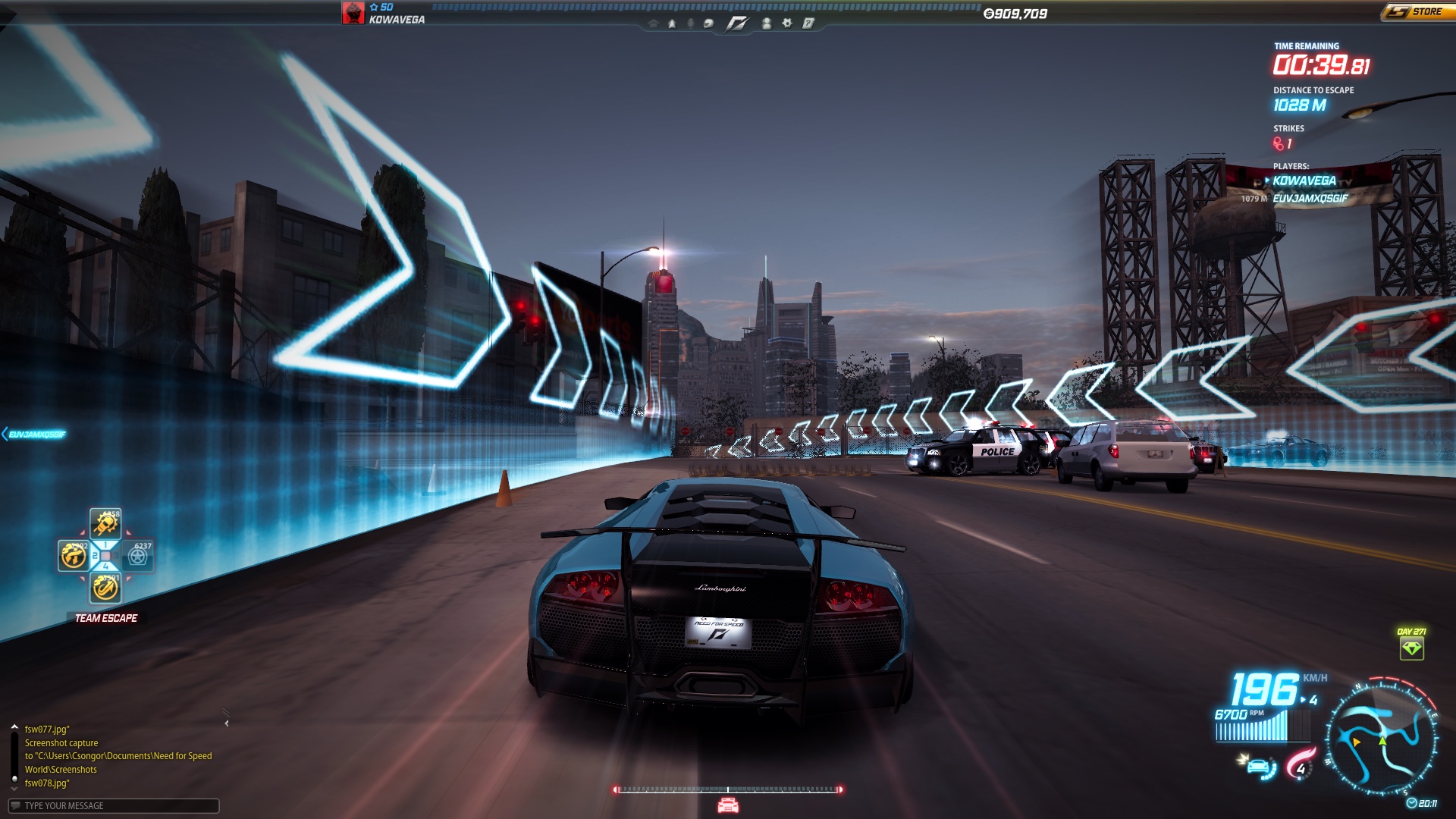Open the help question-mark icon
This screenshot has width=1456, height=819.
[x=808, y=24]
